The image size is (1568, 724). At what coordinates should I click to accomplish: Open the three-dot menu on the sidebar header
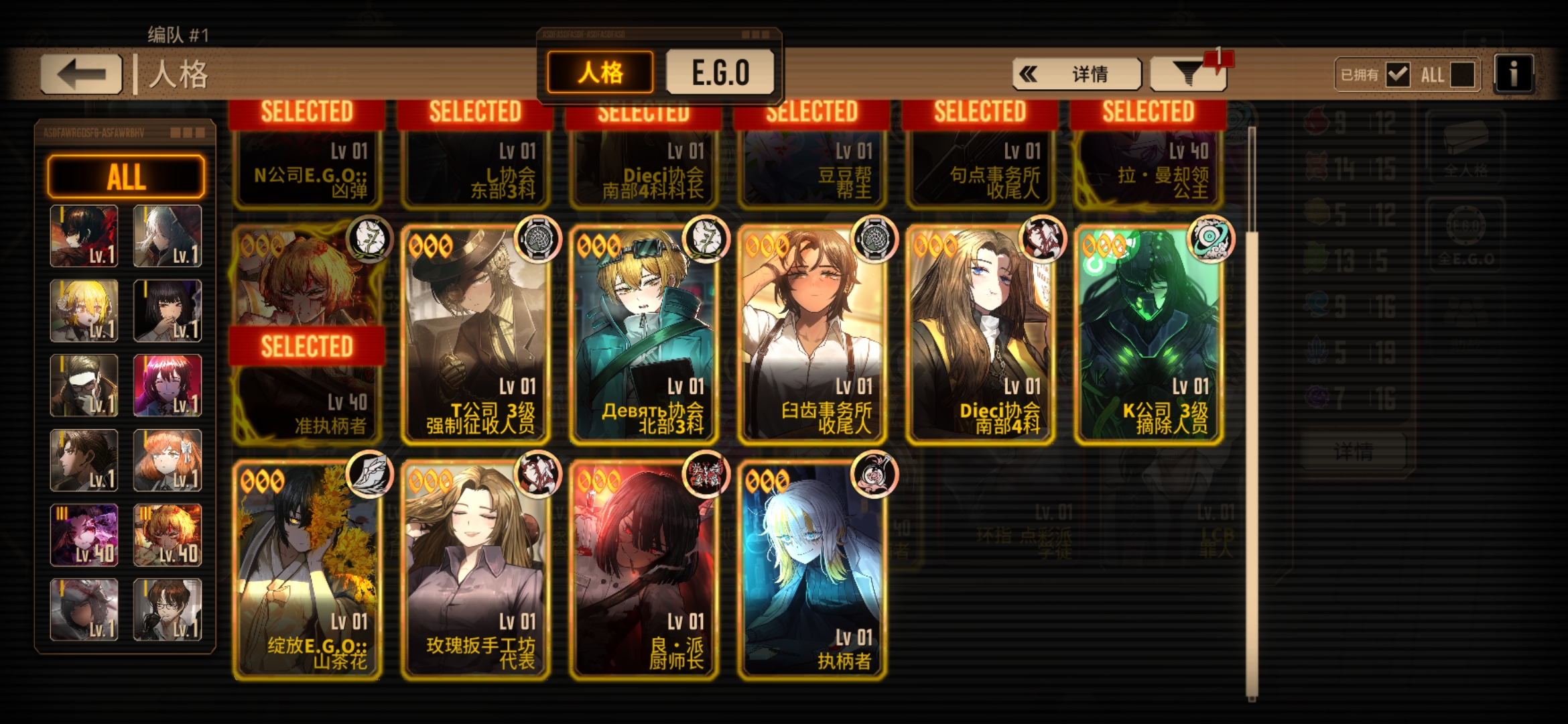[x=188, y=133]
